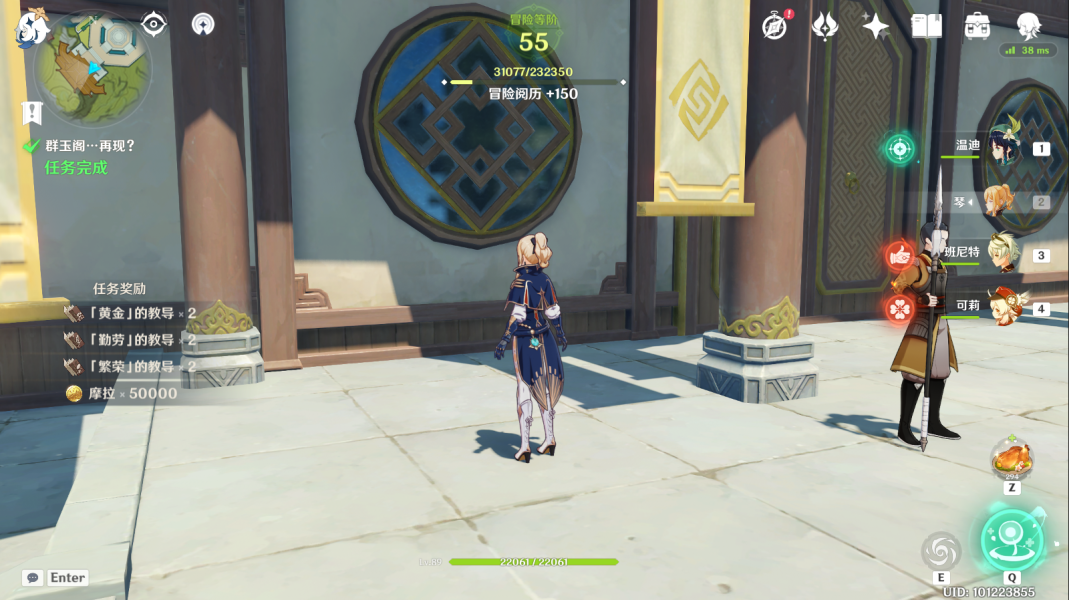Image resolution: width=1069 pixels, height=600 pixels.
Task: Open the Adventurer Handbook book icon
Action: click(926, 27)
